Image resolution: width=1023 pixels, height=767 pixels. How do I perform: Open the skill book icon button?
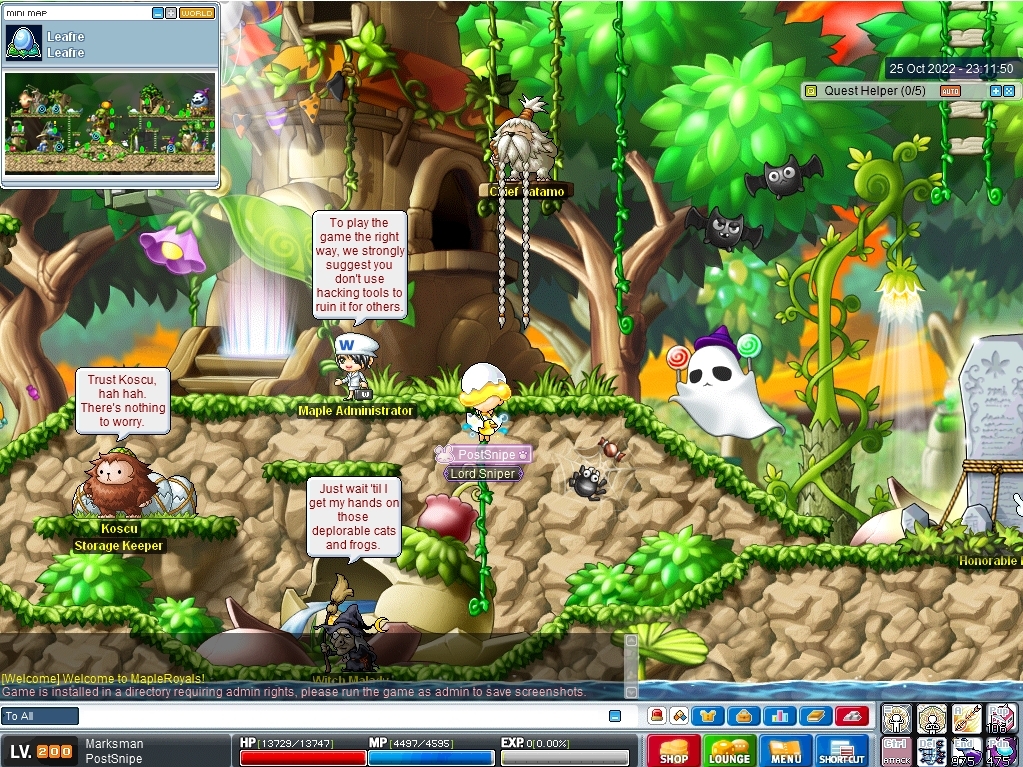click(x=814, y=716)
